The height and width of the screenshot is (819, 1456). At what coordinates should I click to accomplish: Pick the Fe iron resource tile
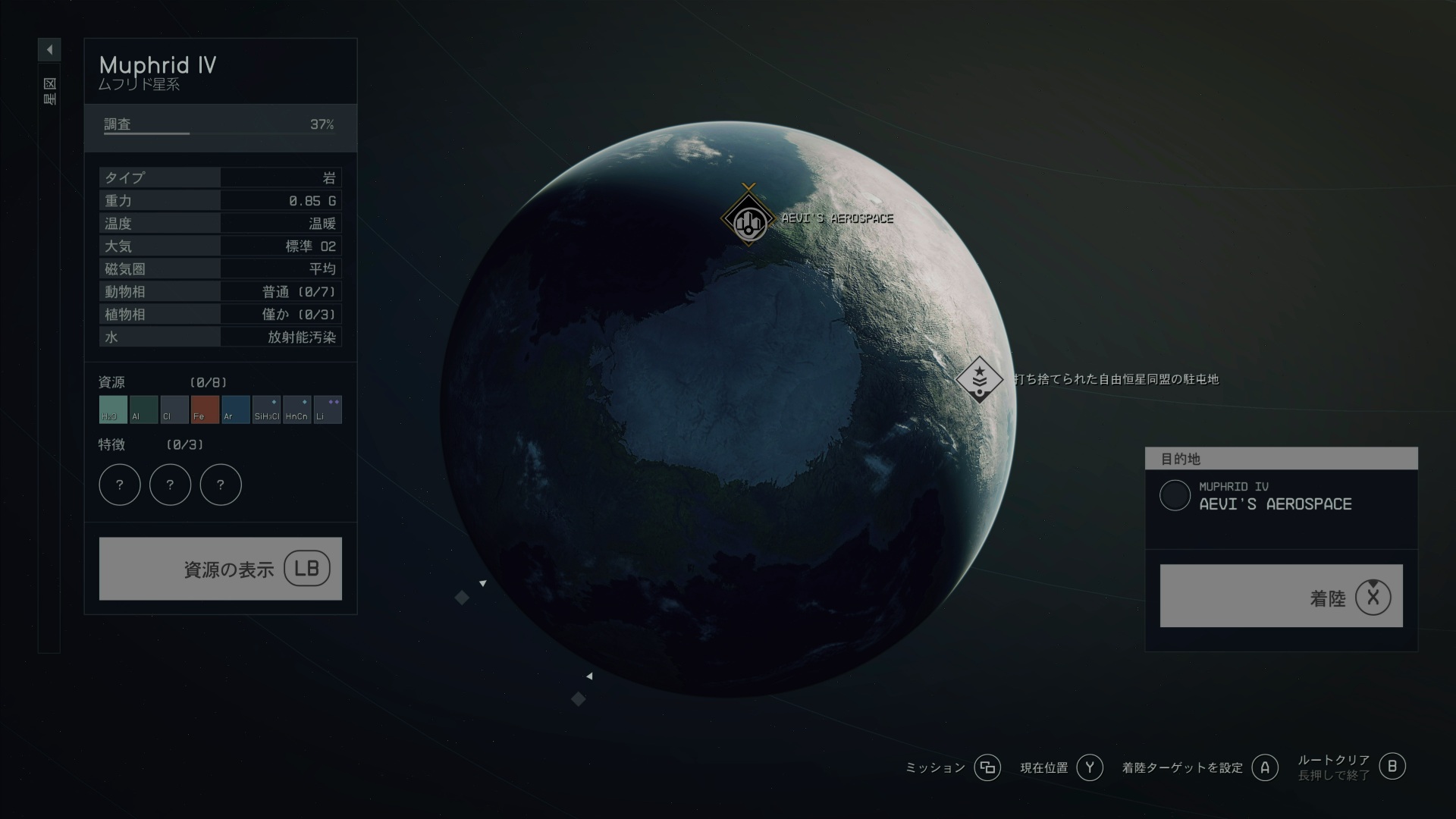tap(205, 409)
